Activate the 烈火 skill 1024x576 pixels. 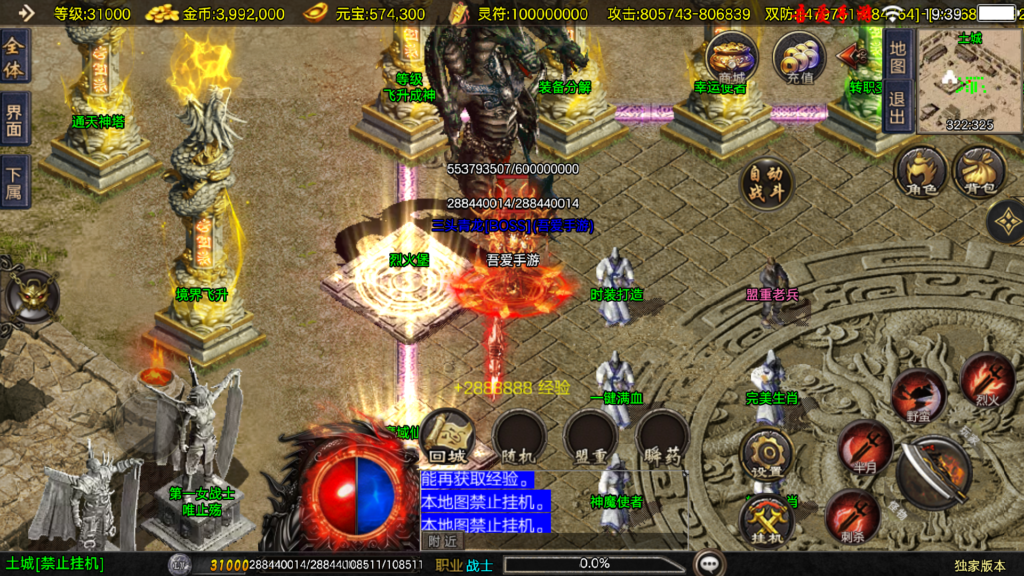(x=988, y=378)
